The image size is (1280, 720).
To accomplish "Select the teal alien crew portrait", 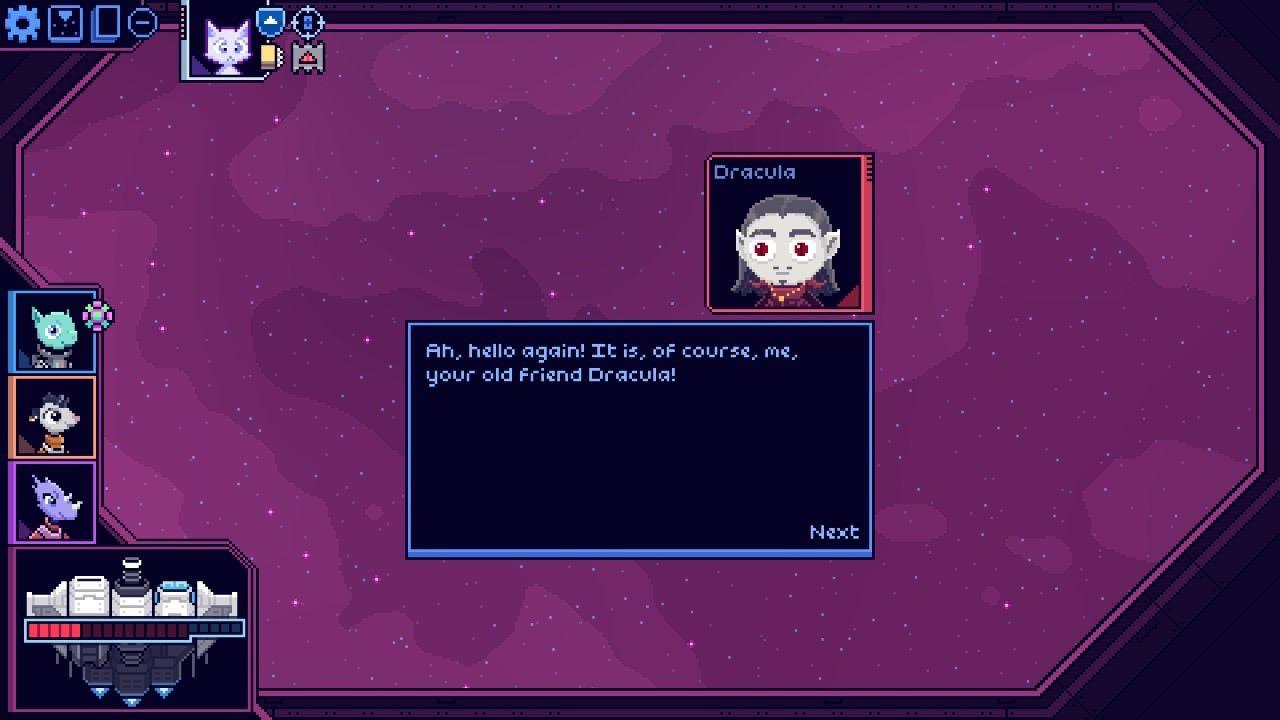I will (53, 333).
